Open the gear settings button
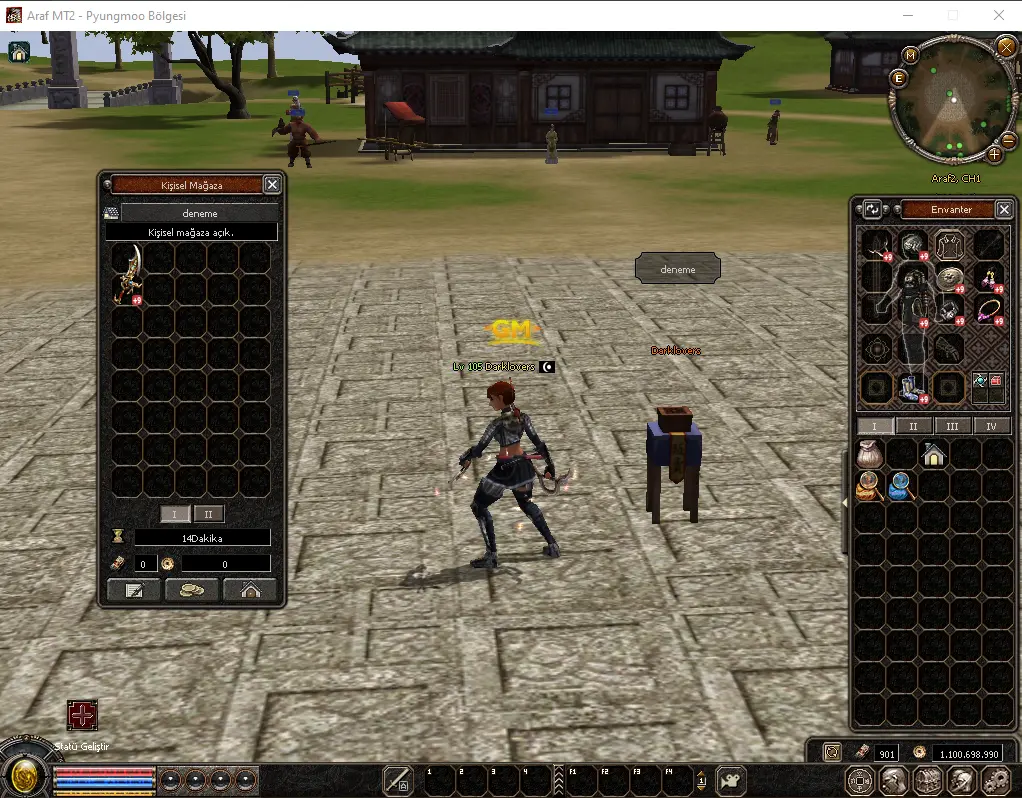Viewport: 1022px width, 798px height. (x=996, y=780)
